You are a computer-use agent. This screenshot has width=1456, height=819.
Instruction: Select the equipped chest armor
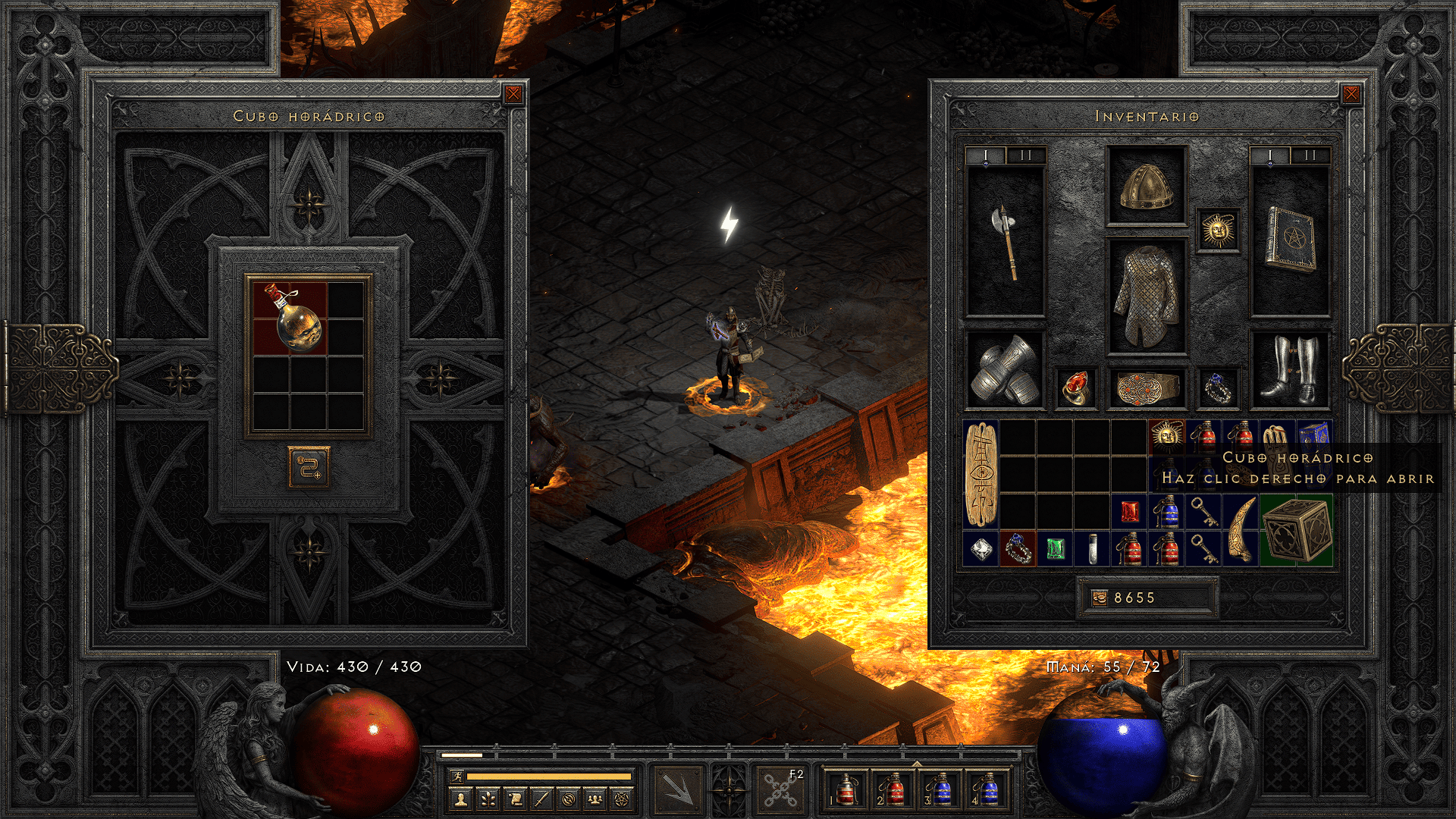[x=1147, y=297]
